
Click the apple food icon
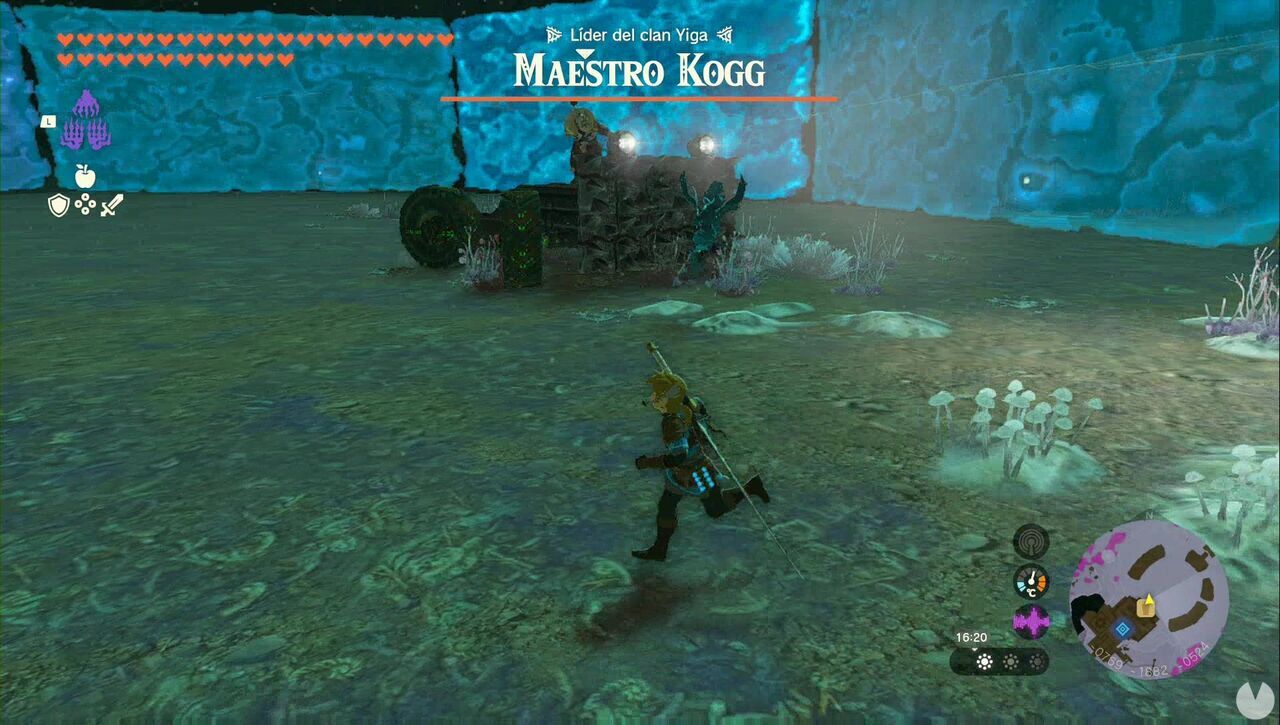click(86, 175)
